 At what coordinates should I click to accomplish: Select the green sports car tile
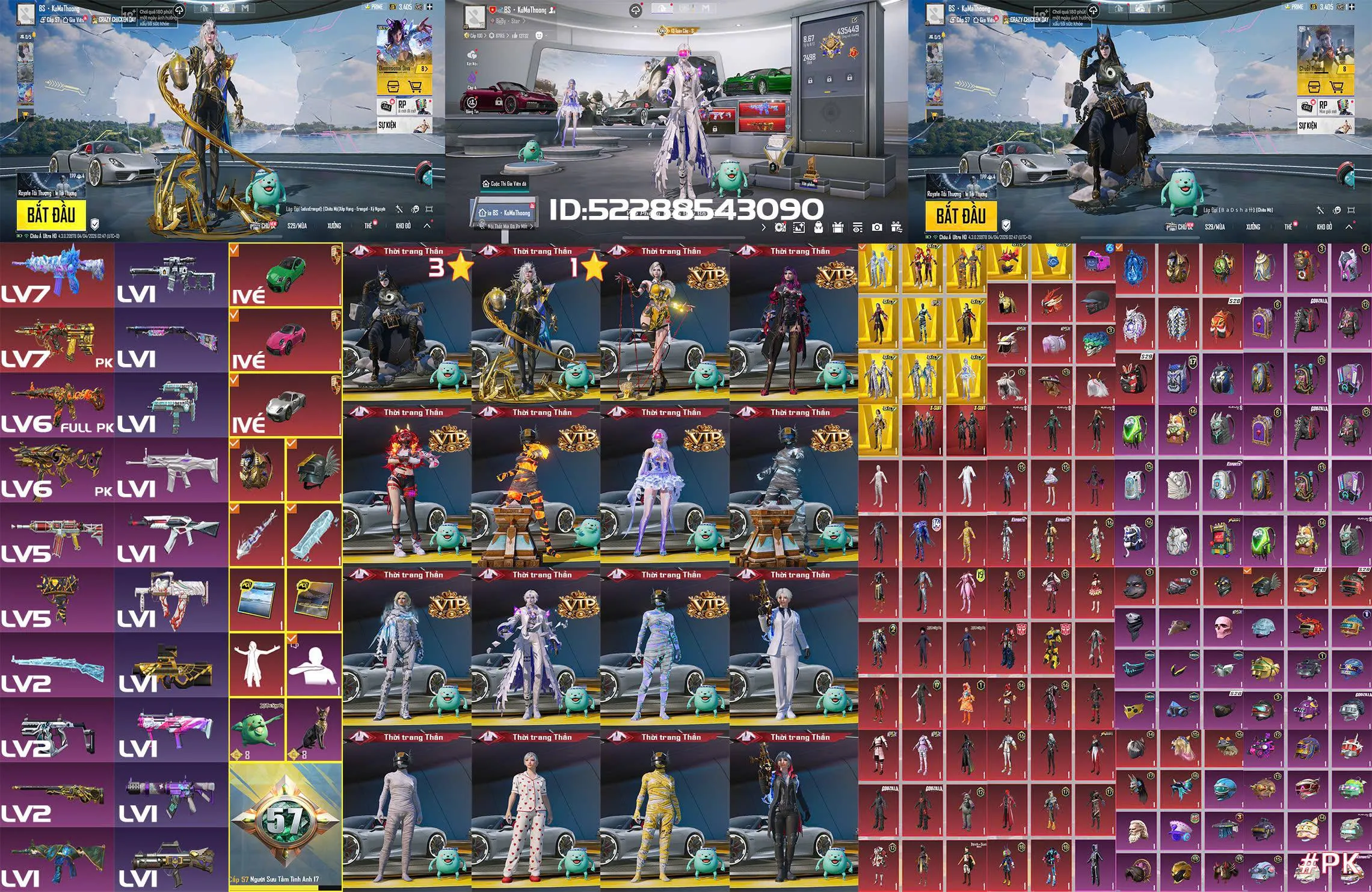click(x=285, y=275)
